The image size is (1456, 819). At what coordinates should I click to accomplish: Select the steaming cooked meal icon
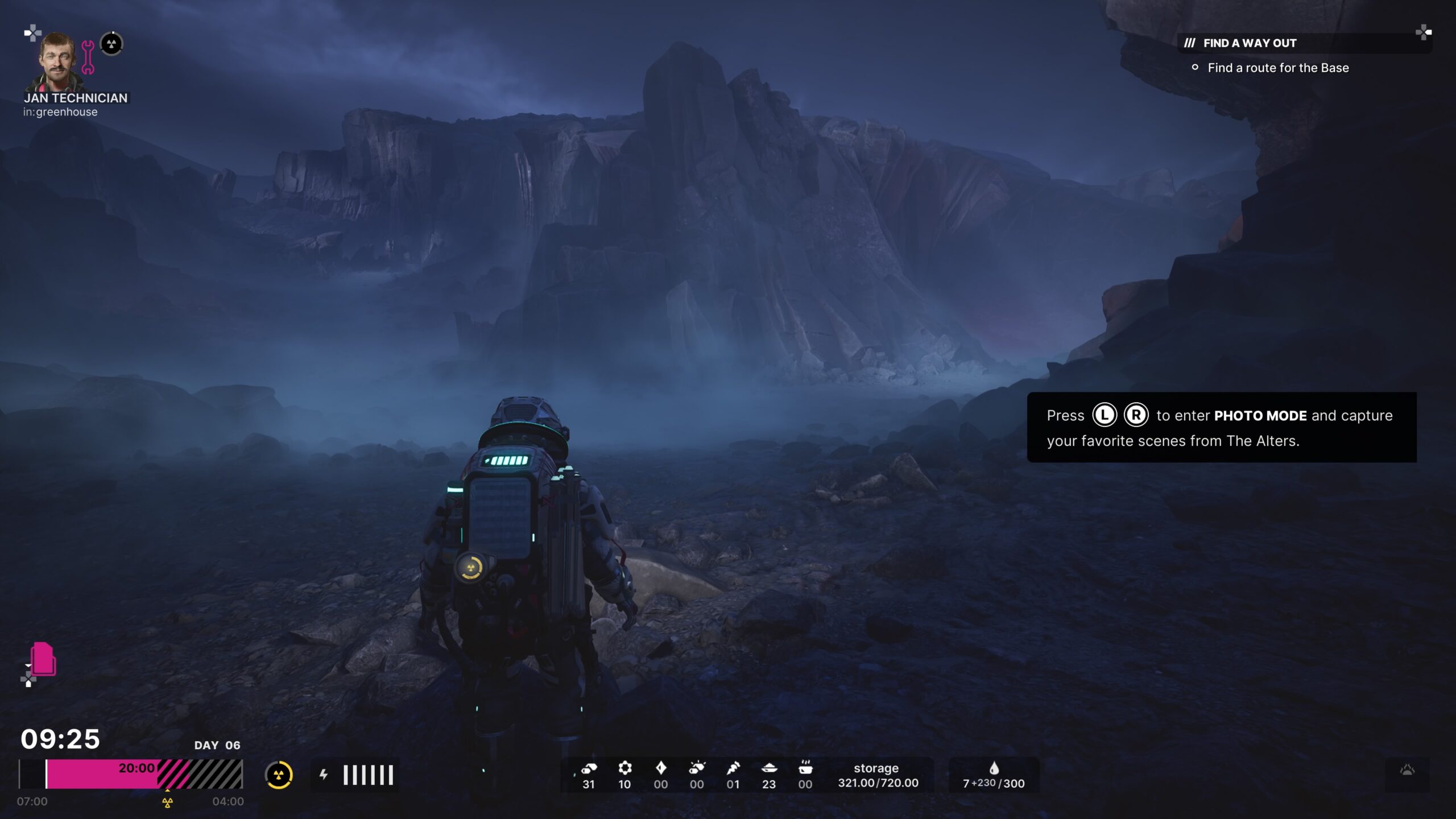click(x=805, y=768)
